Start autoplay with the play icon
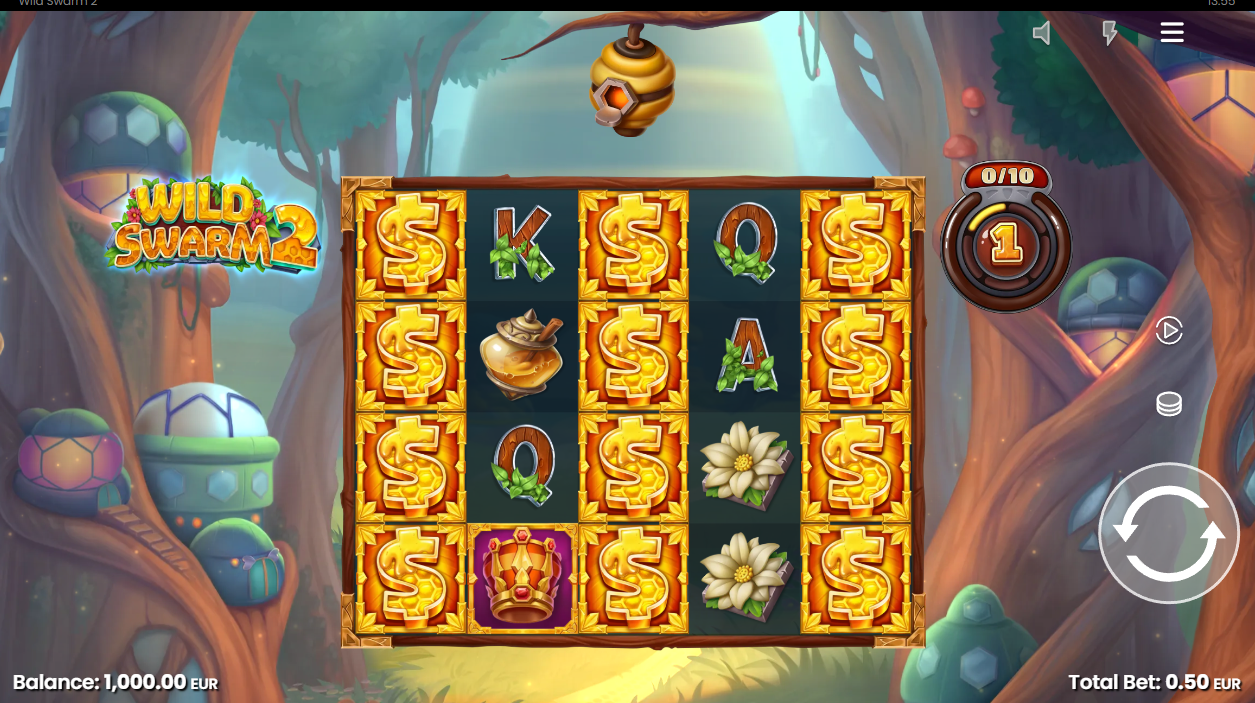This screenshot has height=703, width=1255. click(1169, 330)
